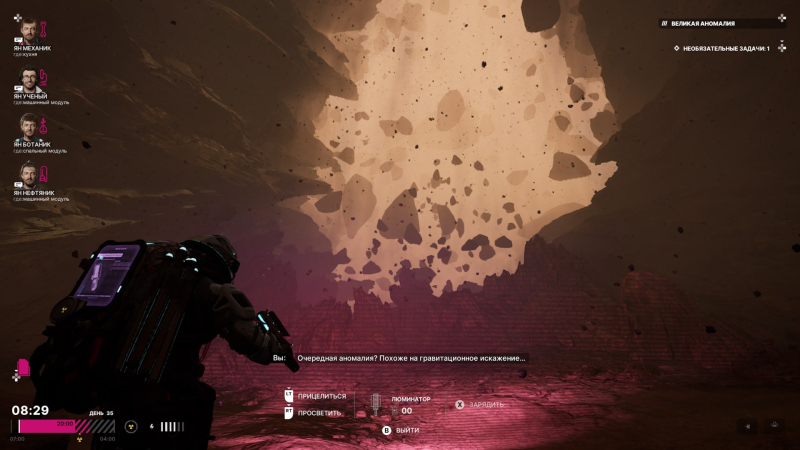The width and height of the screenshot is (800, 450).
Task: Select the Ян Ученый alter portrait
Action: [x=29, y=79]
